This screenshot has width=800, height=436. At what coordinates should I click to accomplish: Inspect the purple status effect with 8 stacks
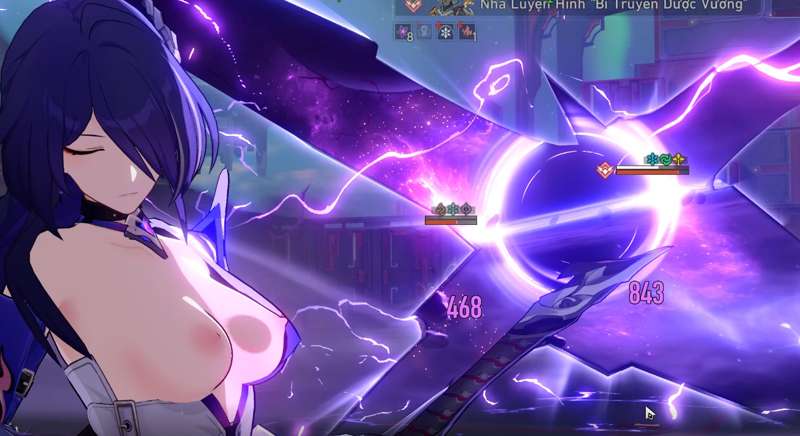pyautogui.click(x=402, y=32)
